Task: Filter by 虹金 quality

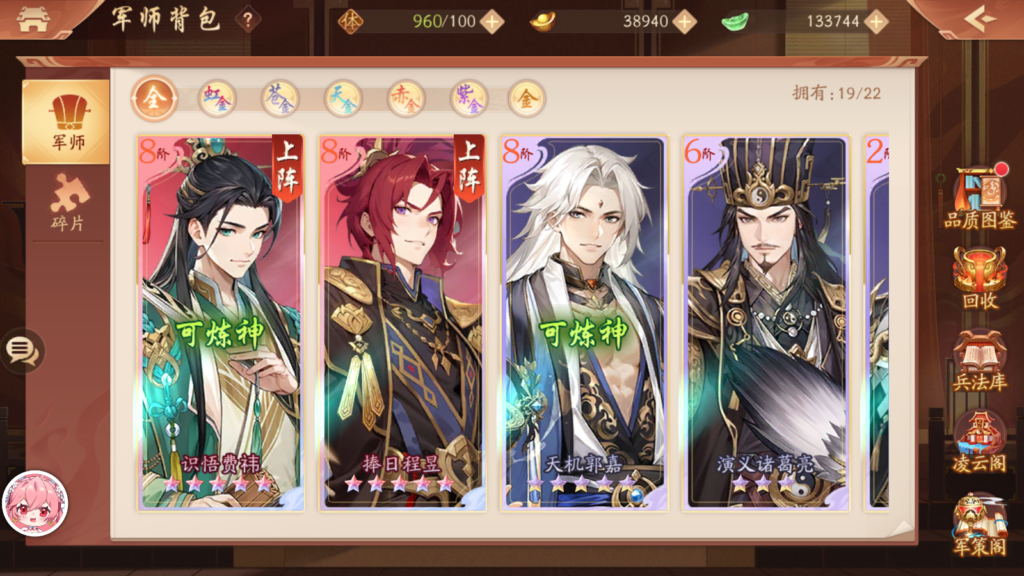Action: (x=217, y=98)
